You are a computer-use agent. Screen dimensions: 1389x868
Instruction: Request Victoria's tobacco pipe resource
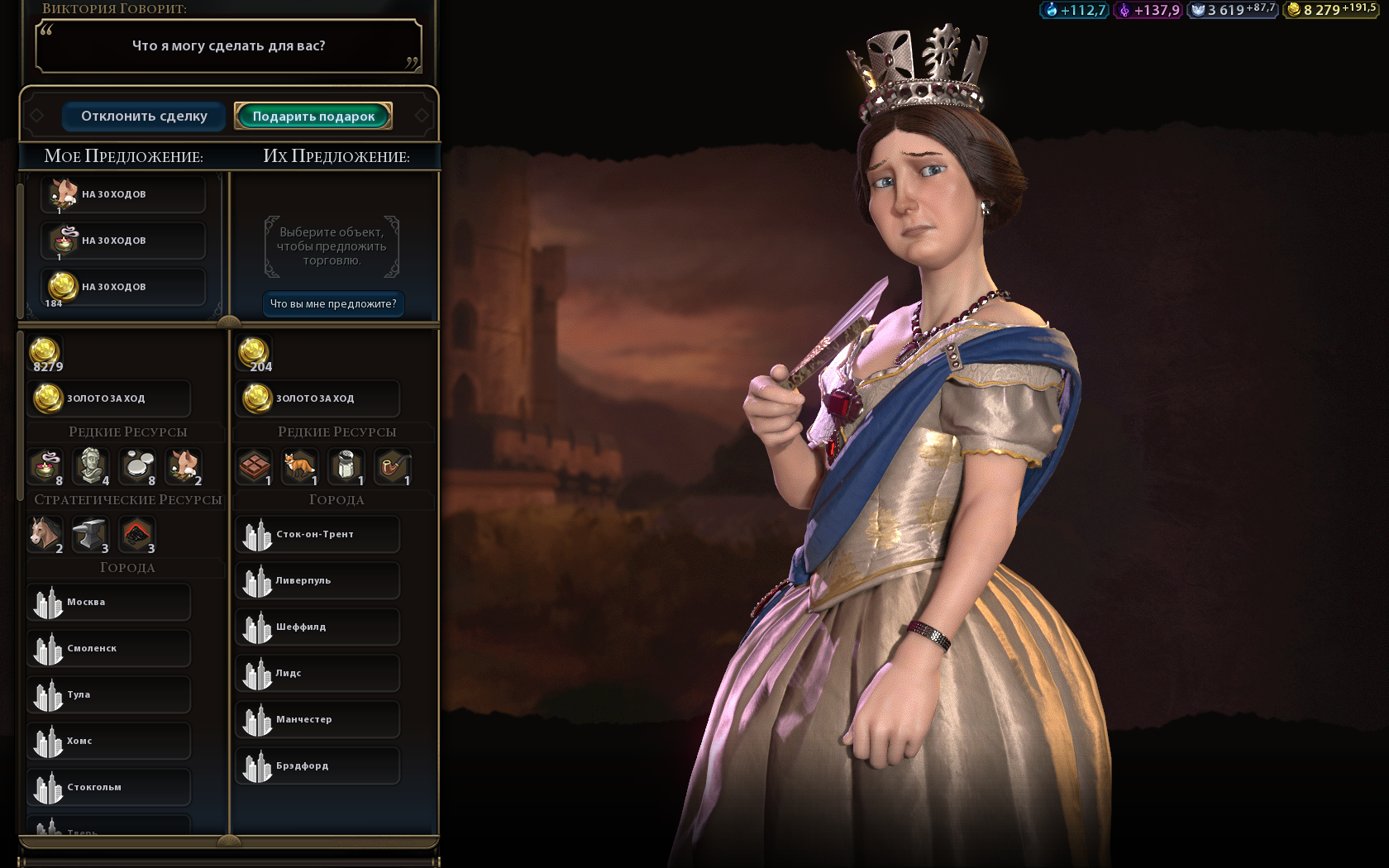point(393,466)
